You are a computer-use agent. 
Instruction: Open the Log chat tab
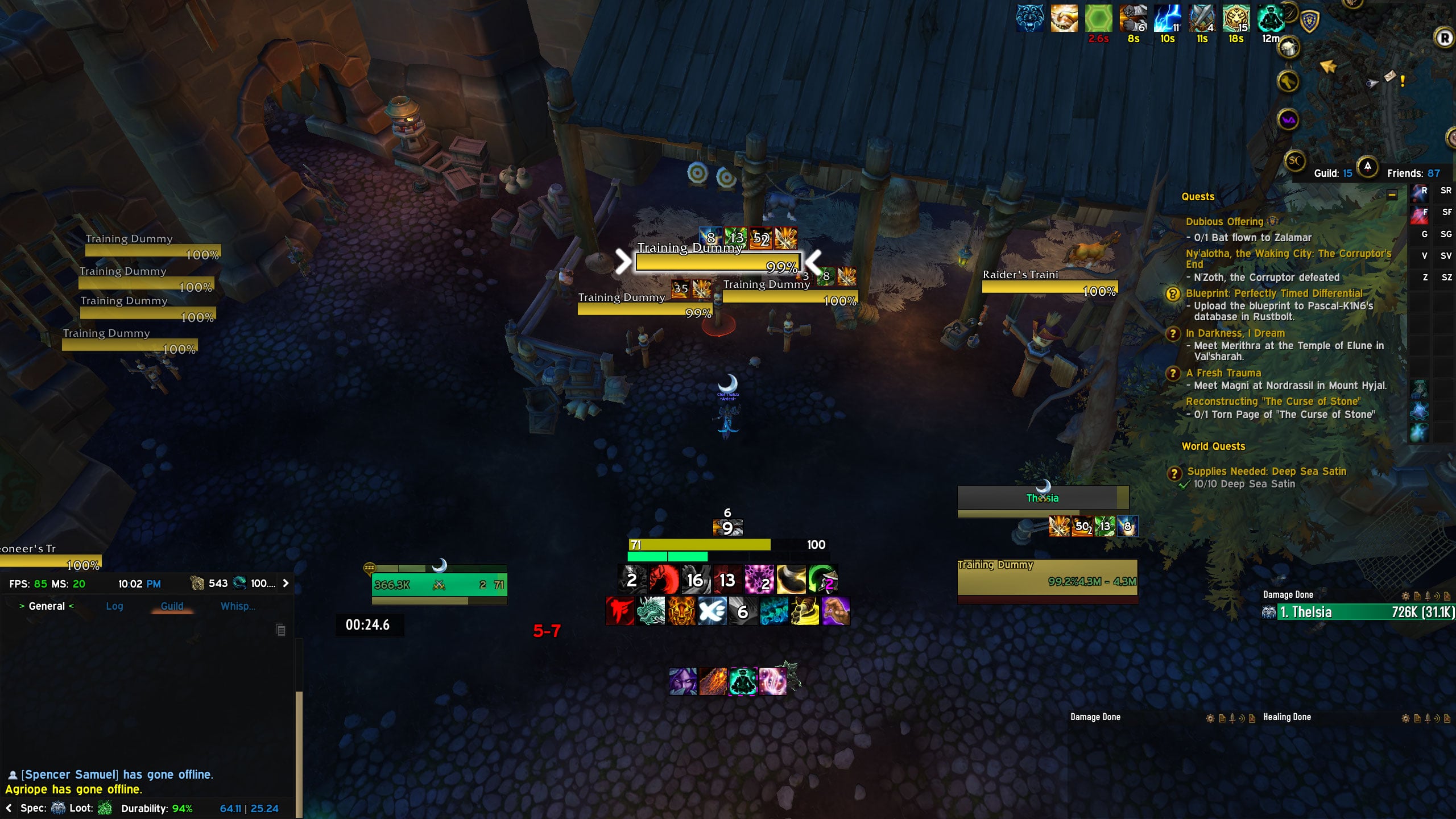point(114,606)
